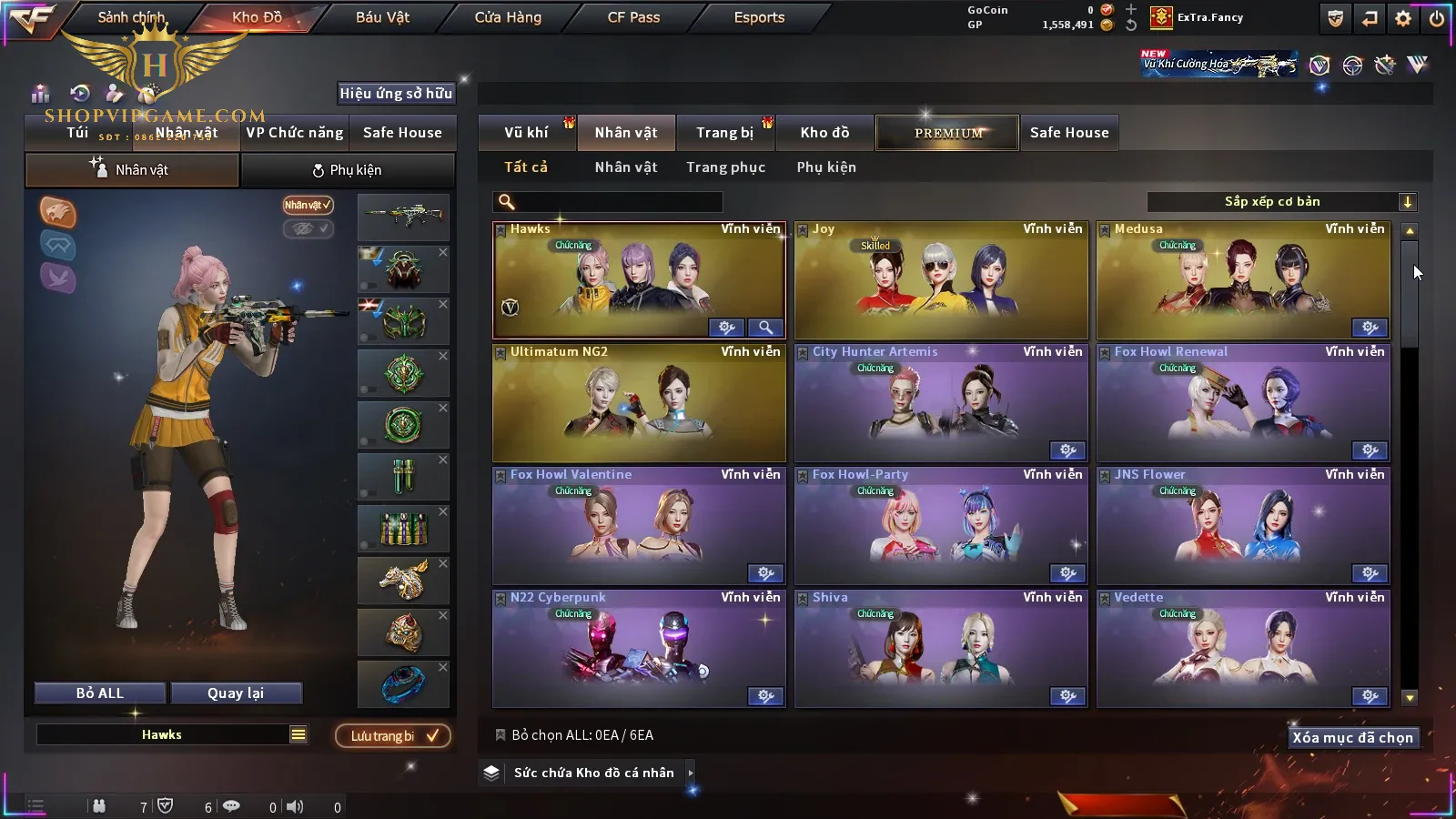The image size is (1456, 819).
Task: Open the Sắp xếp cơ bản sort dropdown
Action: (x=1281, y=202)
